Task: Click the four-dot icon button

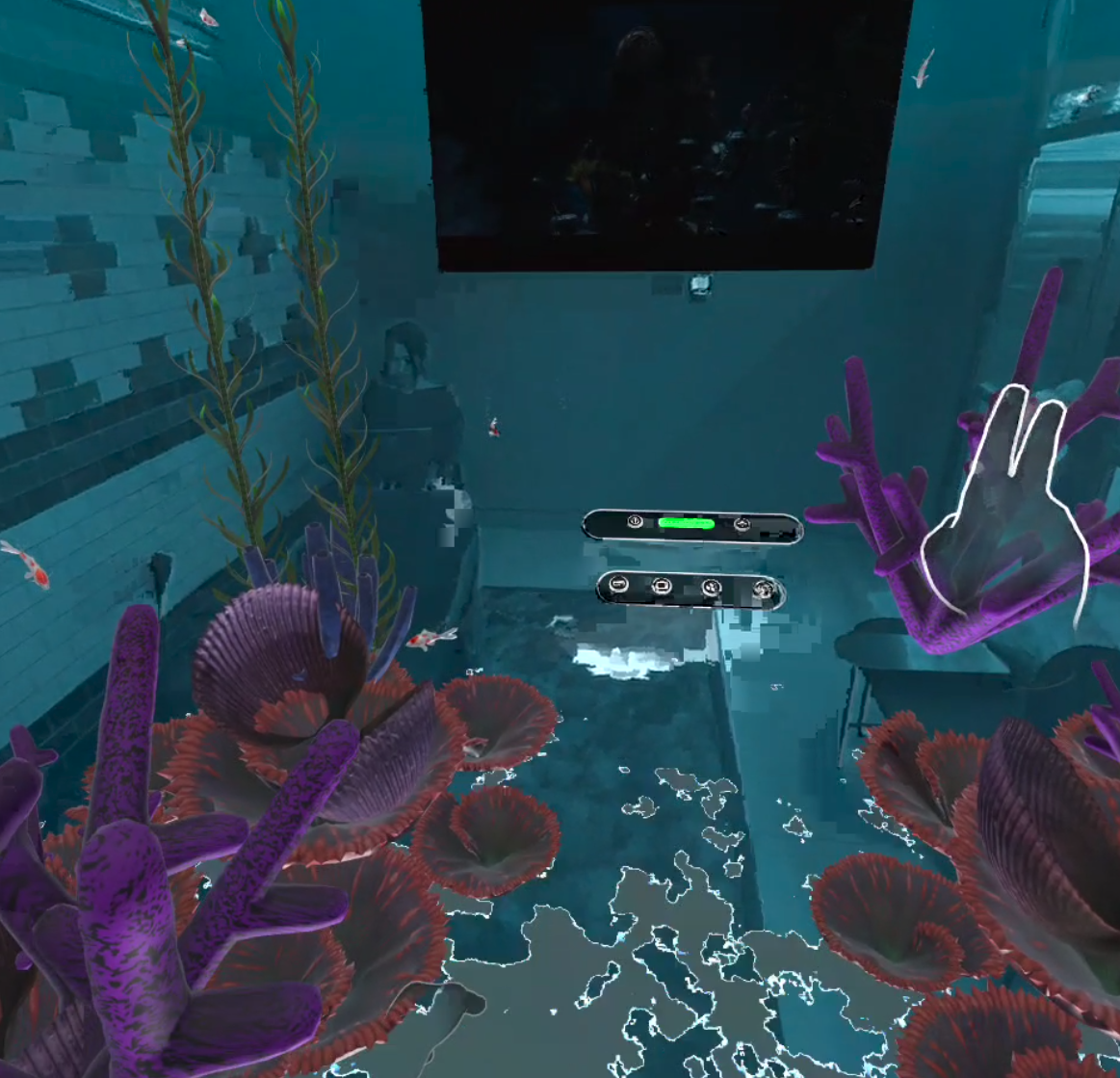Action: point(712,587)
